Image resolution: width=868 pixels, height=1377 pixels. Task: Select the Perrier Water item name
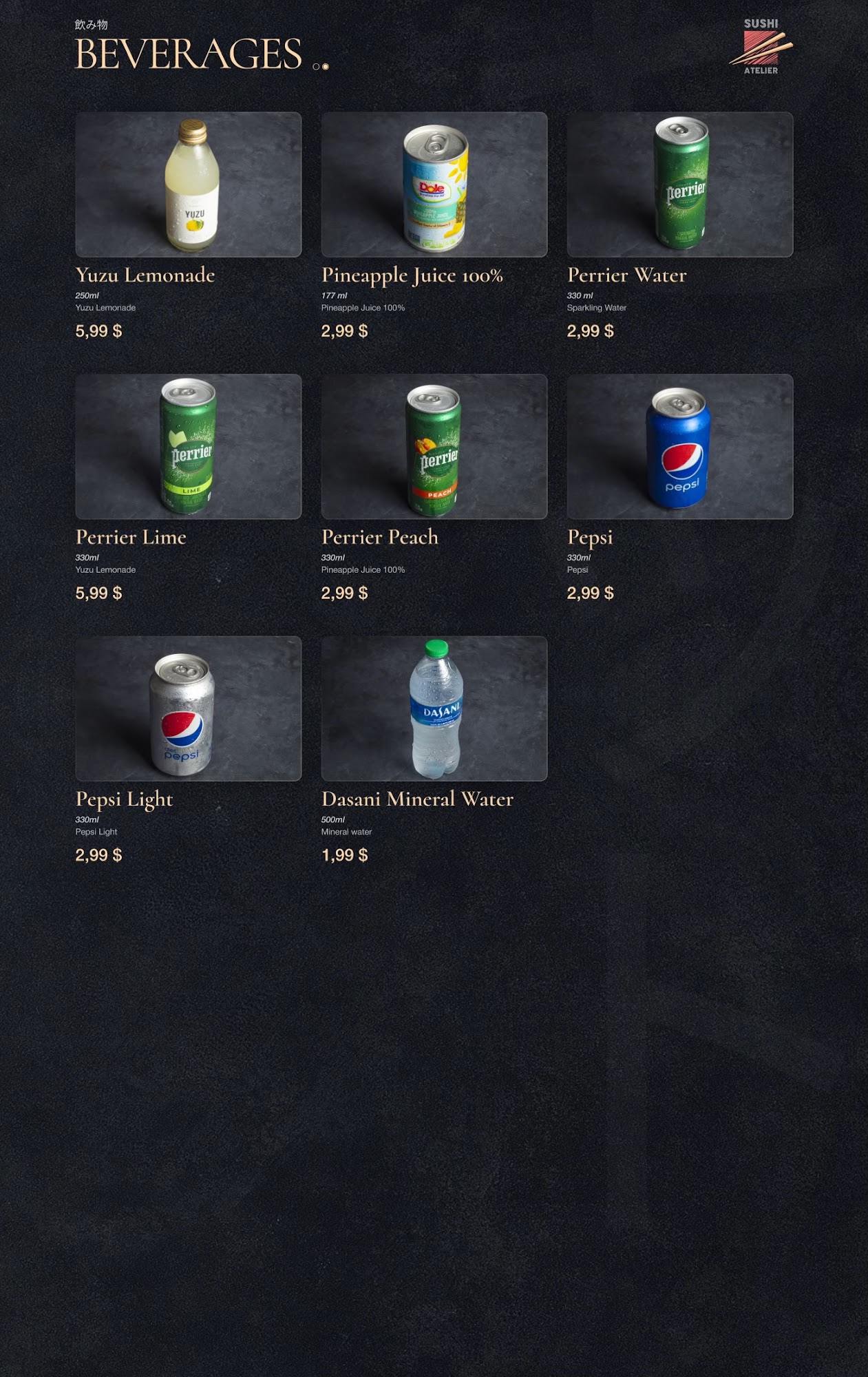click(626, 275)
